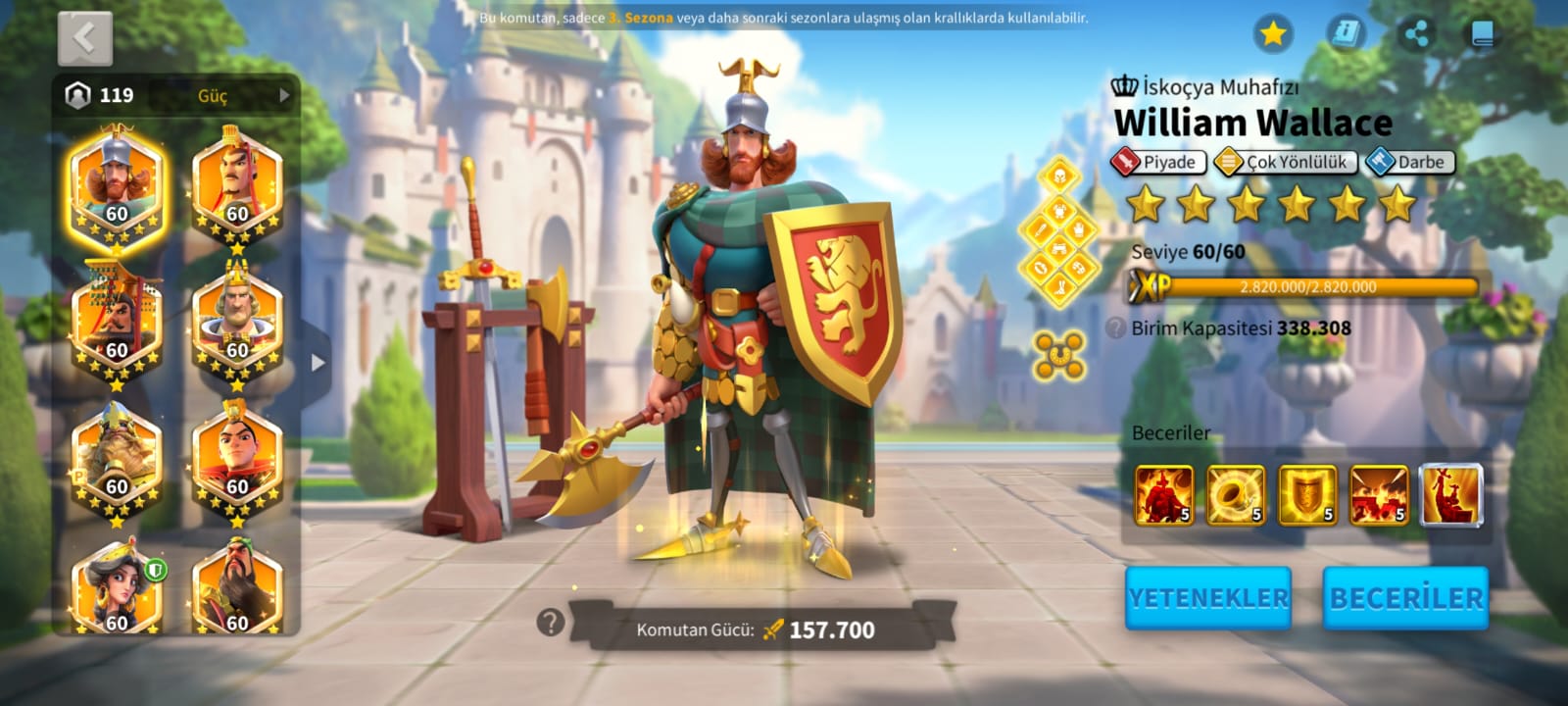Toggle the star favorite icon
Screen dimensions: 1568x706
pos(1273,34)
